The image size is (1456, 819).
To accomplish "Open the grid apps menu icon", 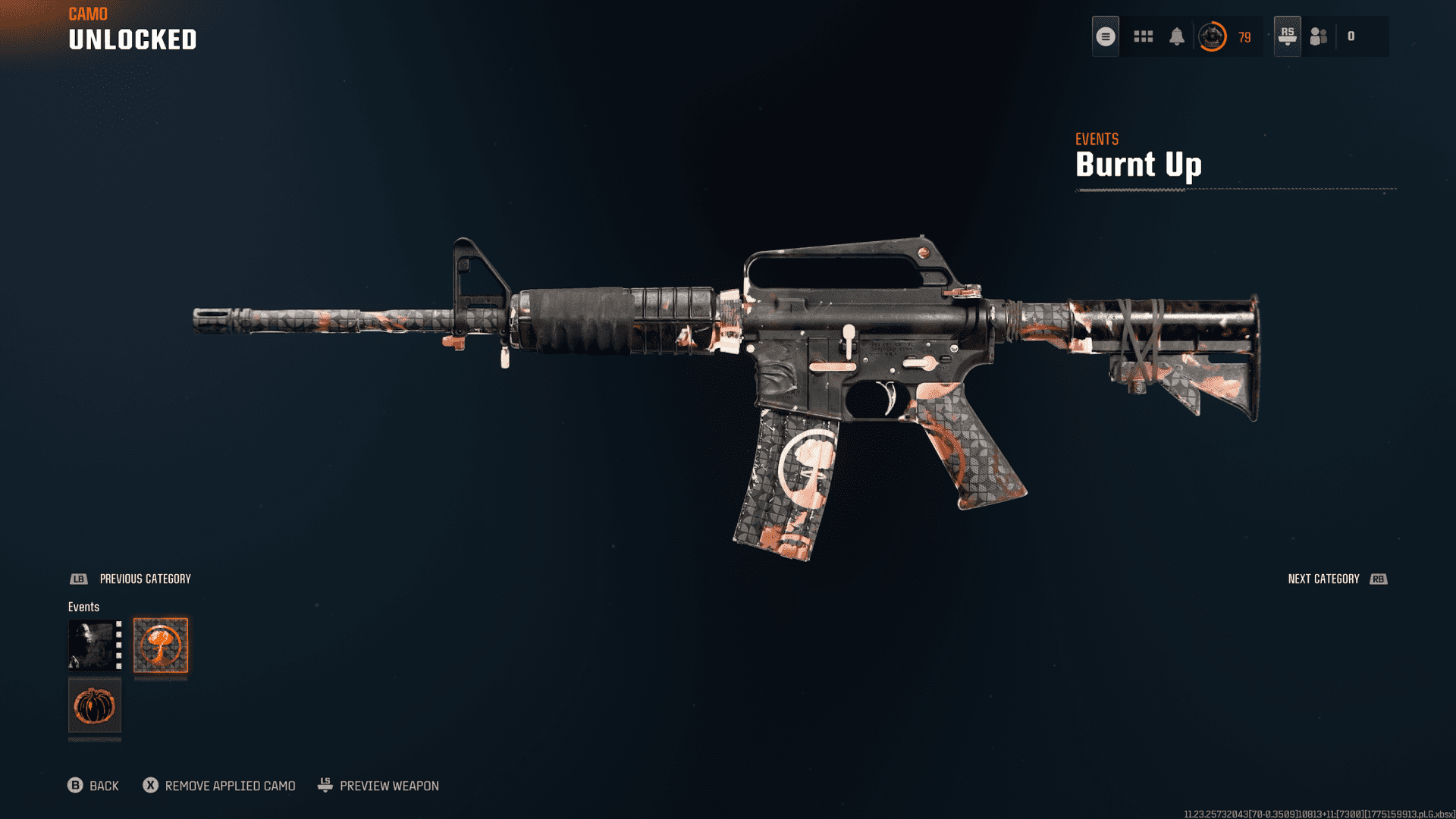I will point(1143,36).
